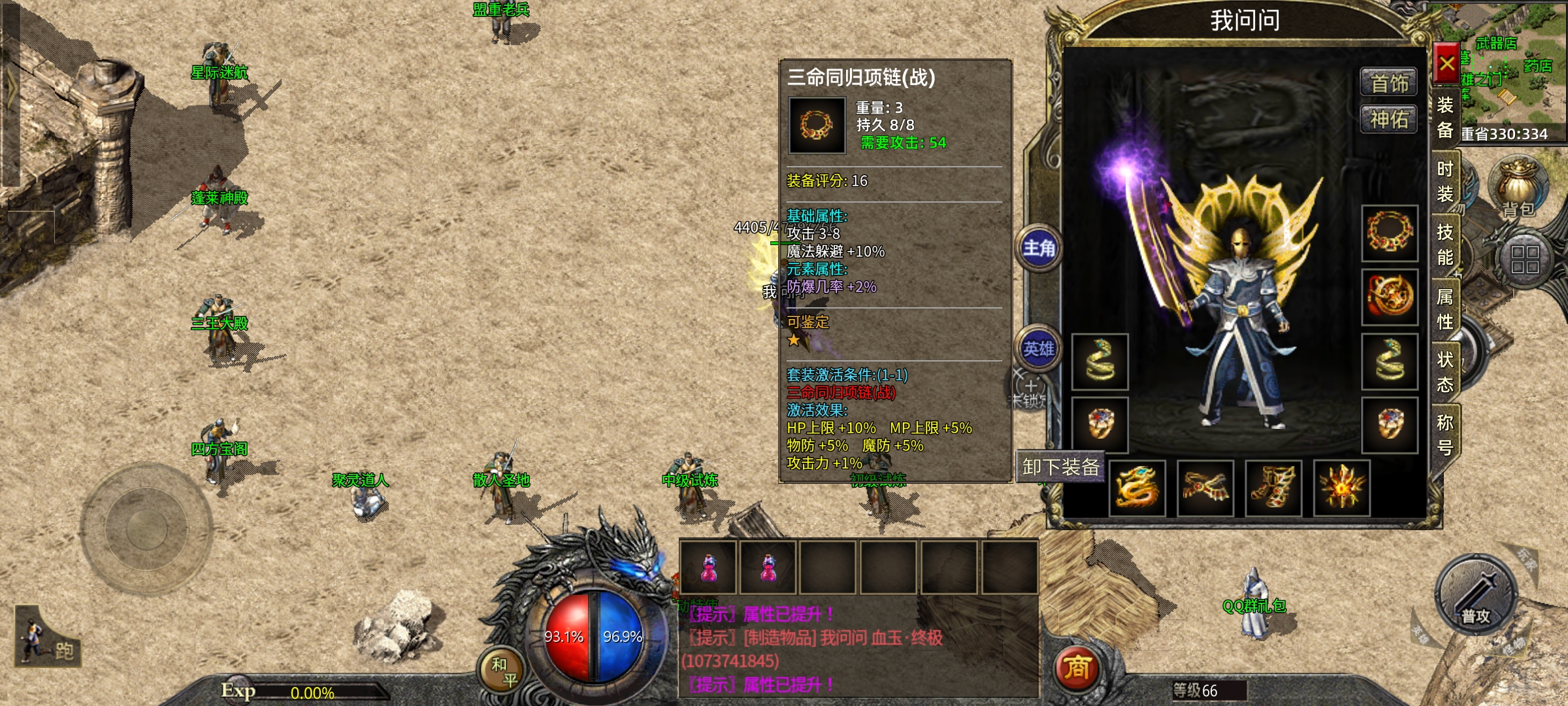Switch to the 状态 status tab
This screenshot has height=706, width=1568.
click(1445, 372)
